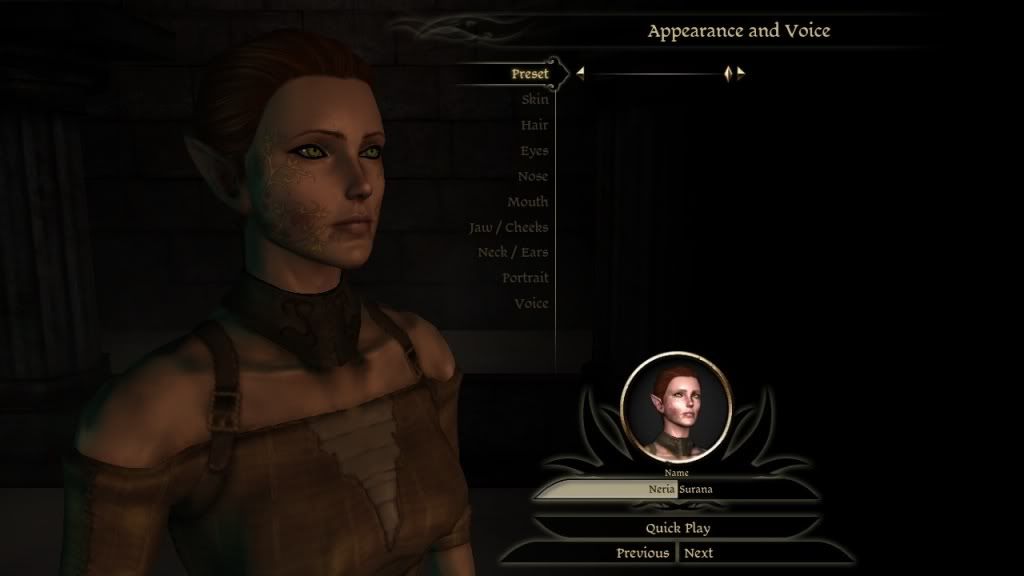The image size is (1024, 576).
Task: Continue with the Next button
Action: [x=699, y=553]
